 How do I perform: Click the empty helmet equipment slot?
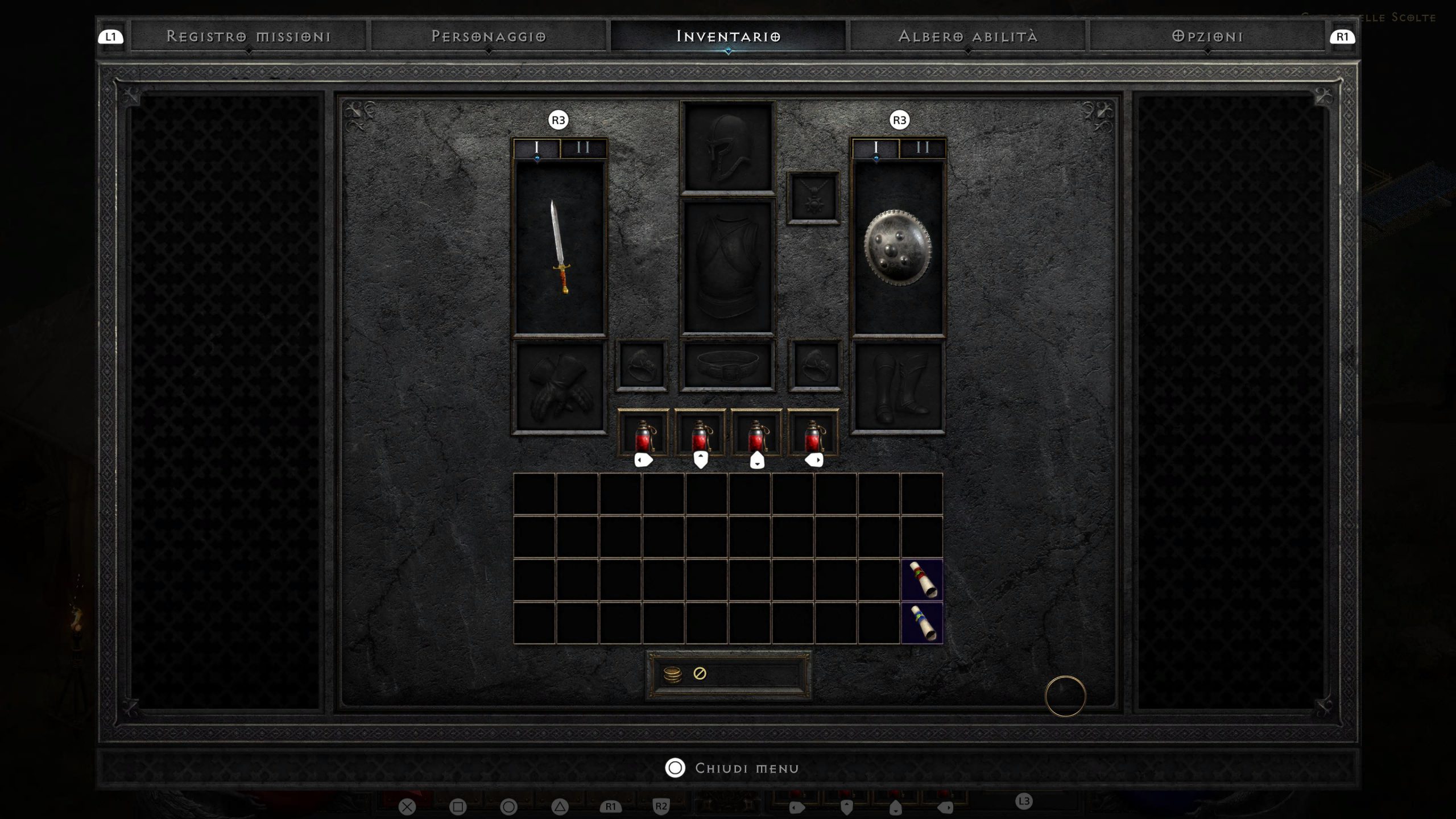coord(728,148)
